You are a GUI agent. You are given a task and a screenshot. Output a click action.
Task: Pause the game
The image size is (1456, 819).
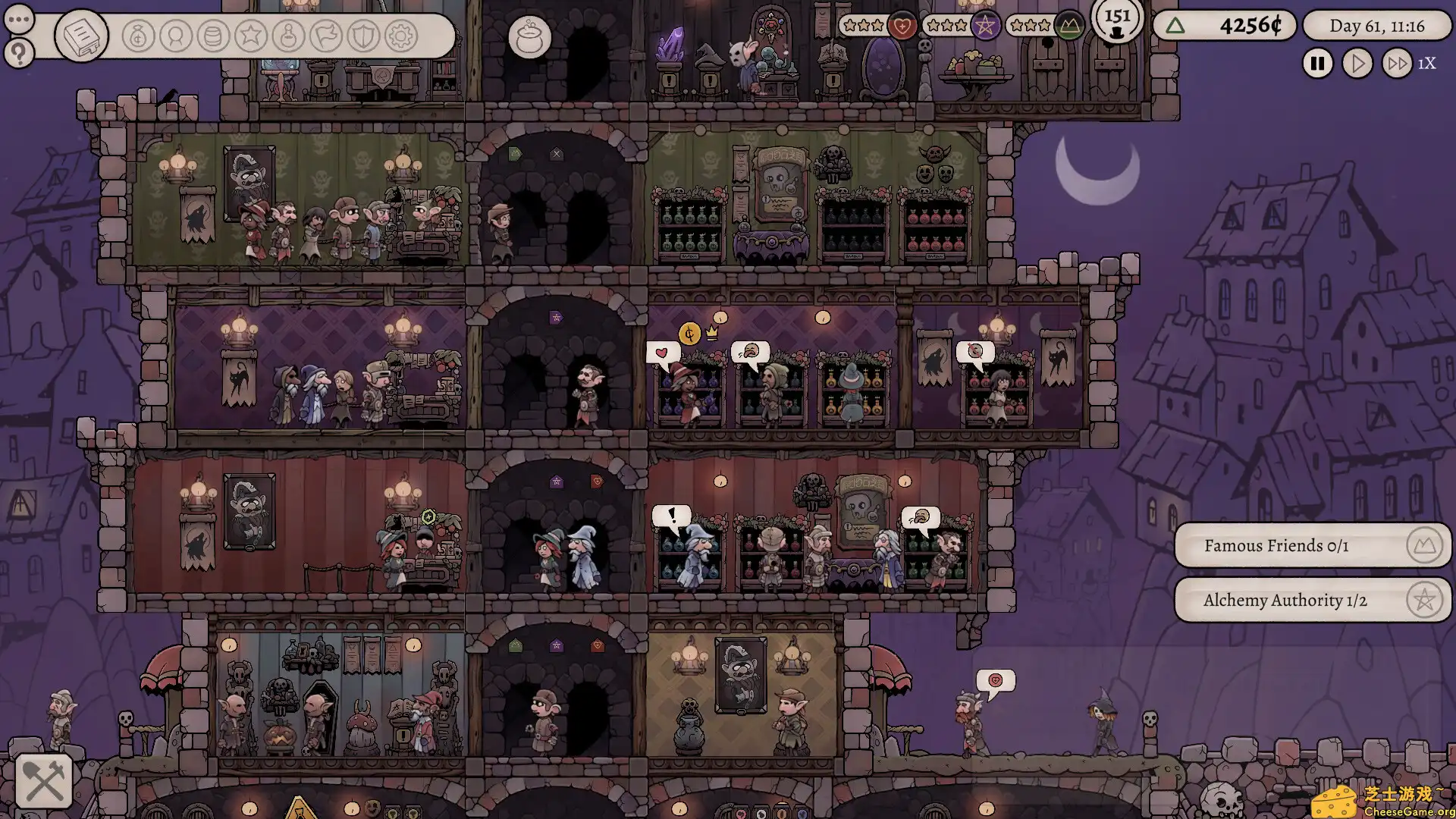tap(1317, 63)
